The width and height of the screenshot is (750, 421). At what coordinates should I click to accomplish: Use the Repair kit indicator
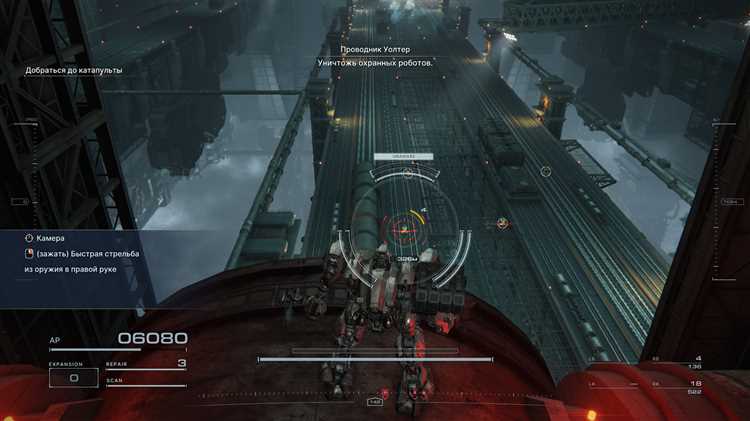pyautogui.click(x=146, y=365)
